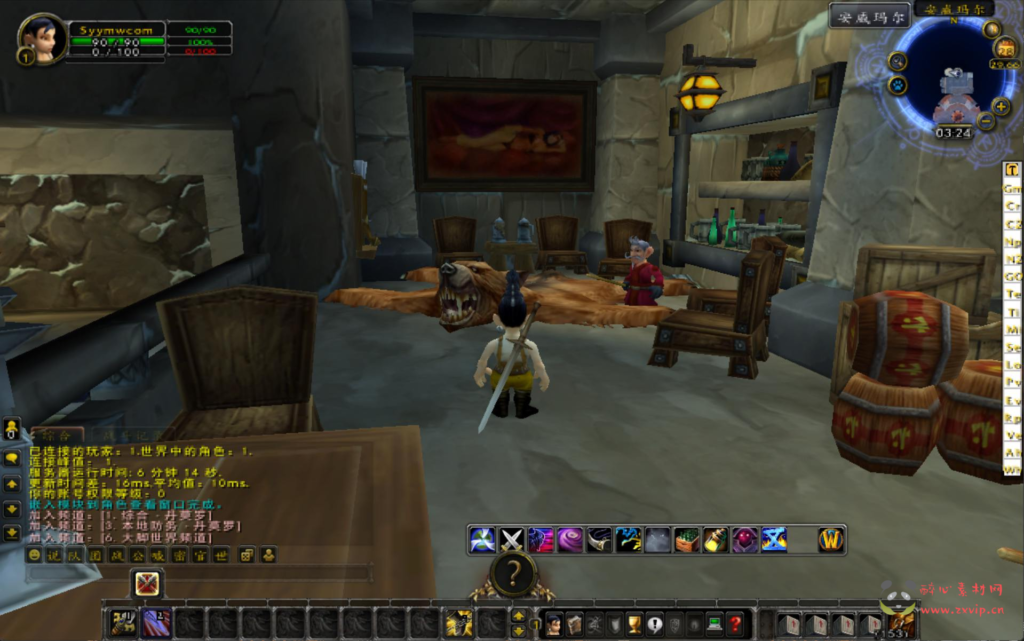Image resolution: width=1024 pixels, height=641 pixels.
Task: Click the minimap zoom-in plus button
Action: tap(1001, 105)
